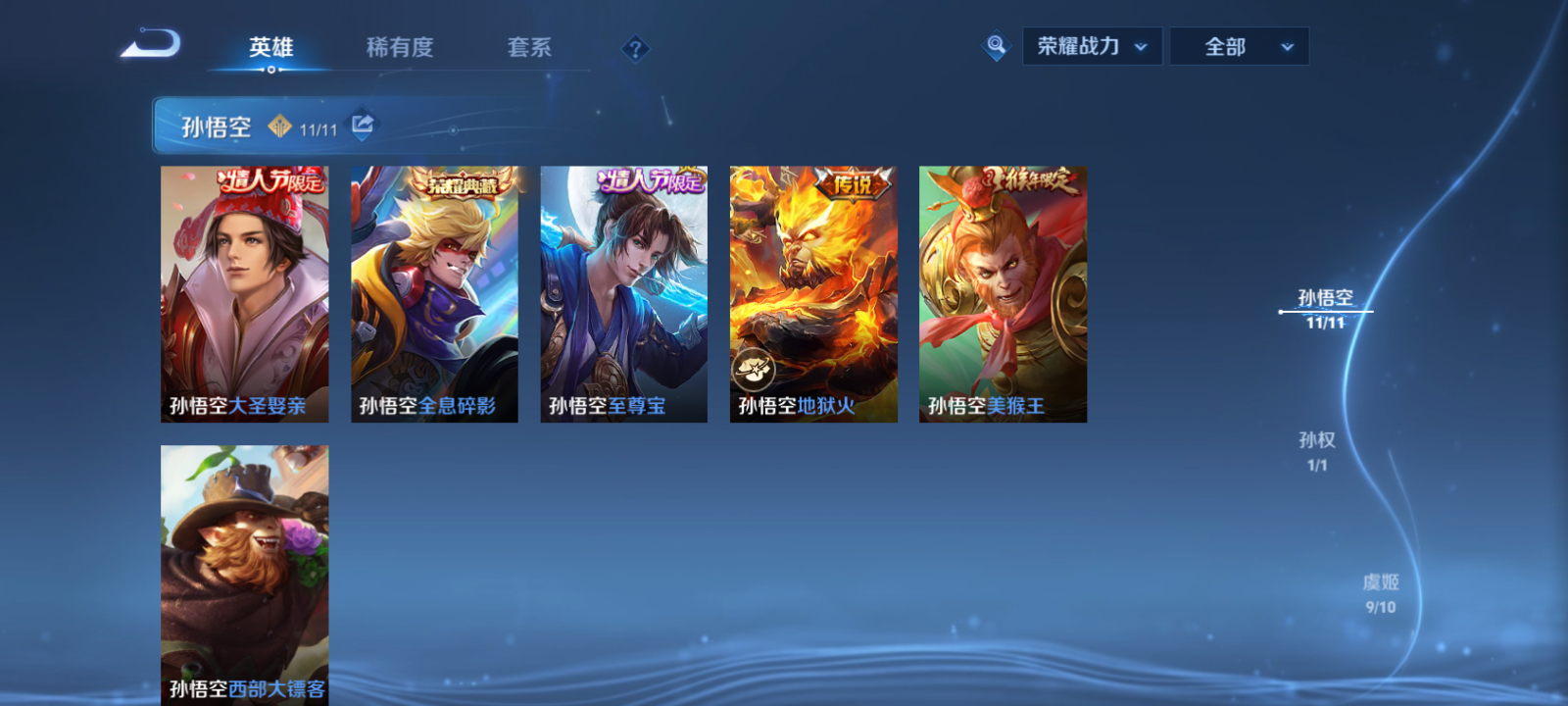
Task: Expand the chevron on the 荣耀战力 selector
Action: coord(1140,46)
